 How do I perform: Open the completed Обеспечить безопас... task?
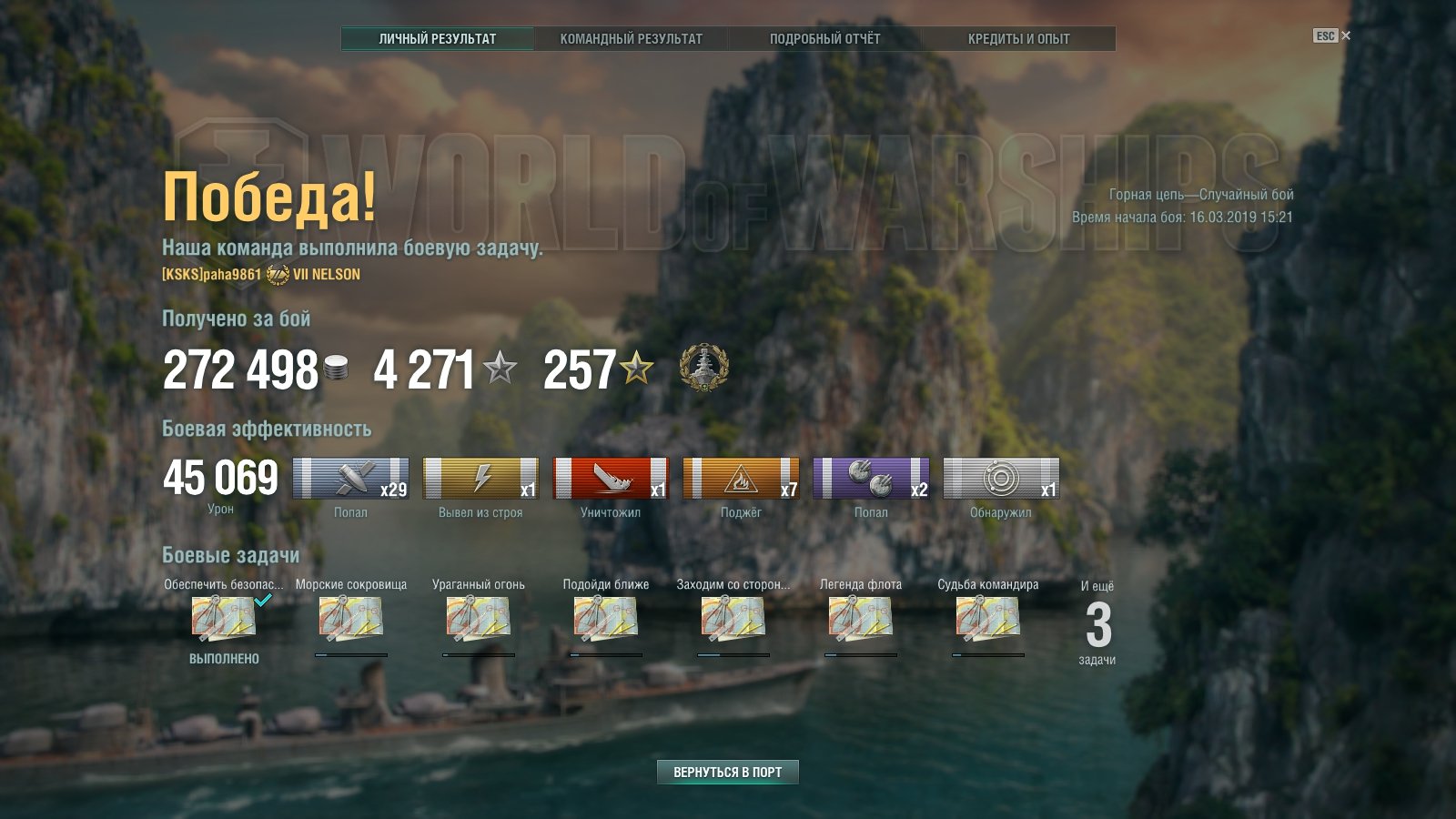223,619
